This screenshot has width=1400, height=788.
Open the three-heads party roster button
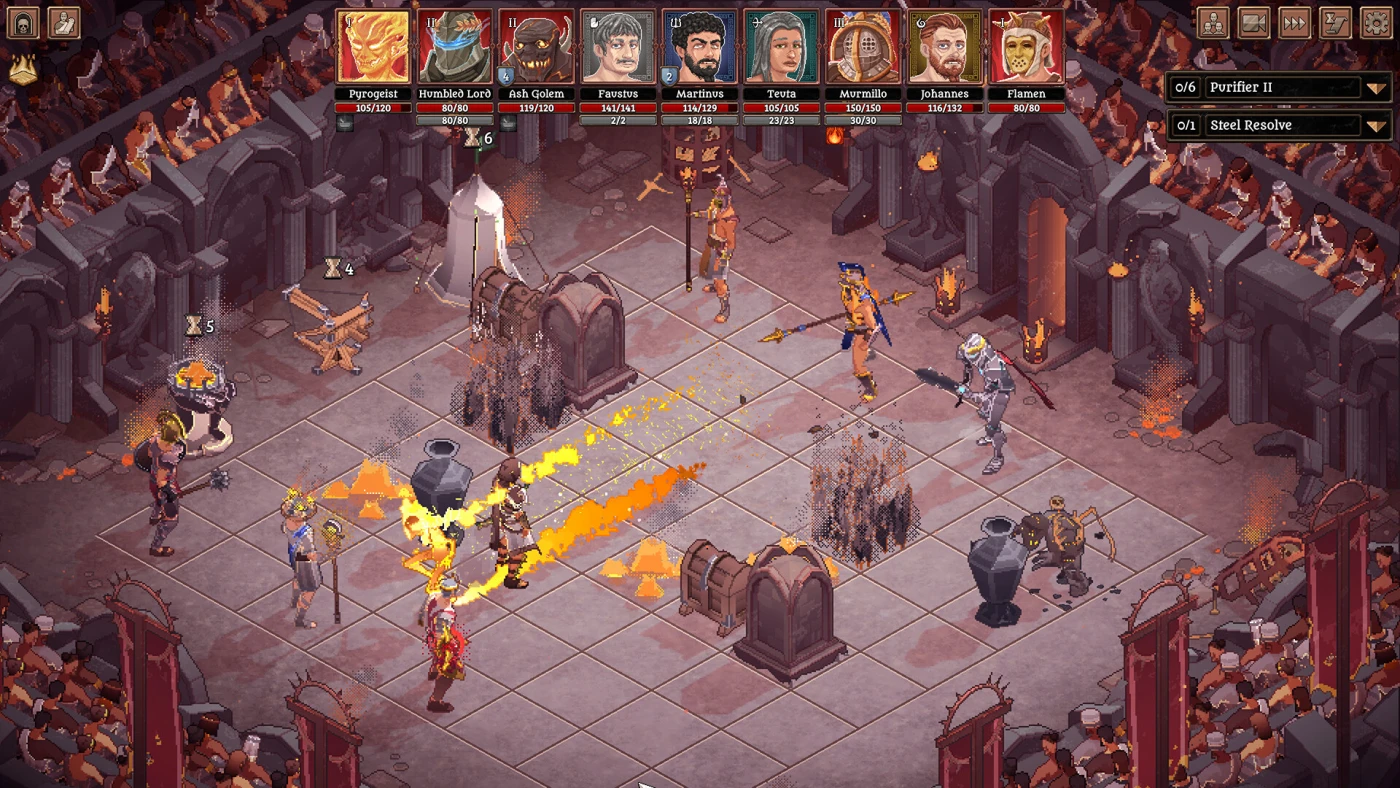1213,23
